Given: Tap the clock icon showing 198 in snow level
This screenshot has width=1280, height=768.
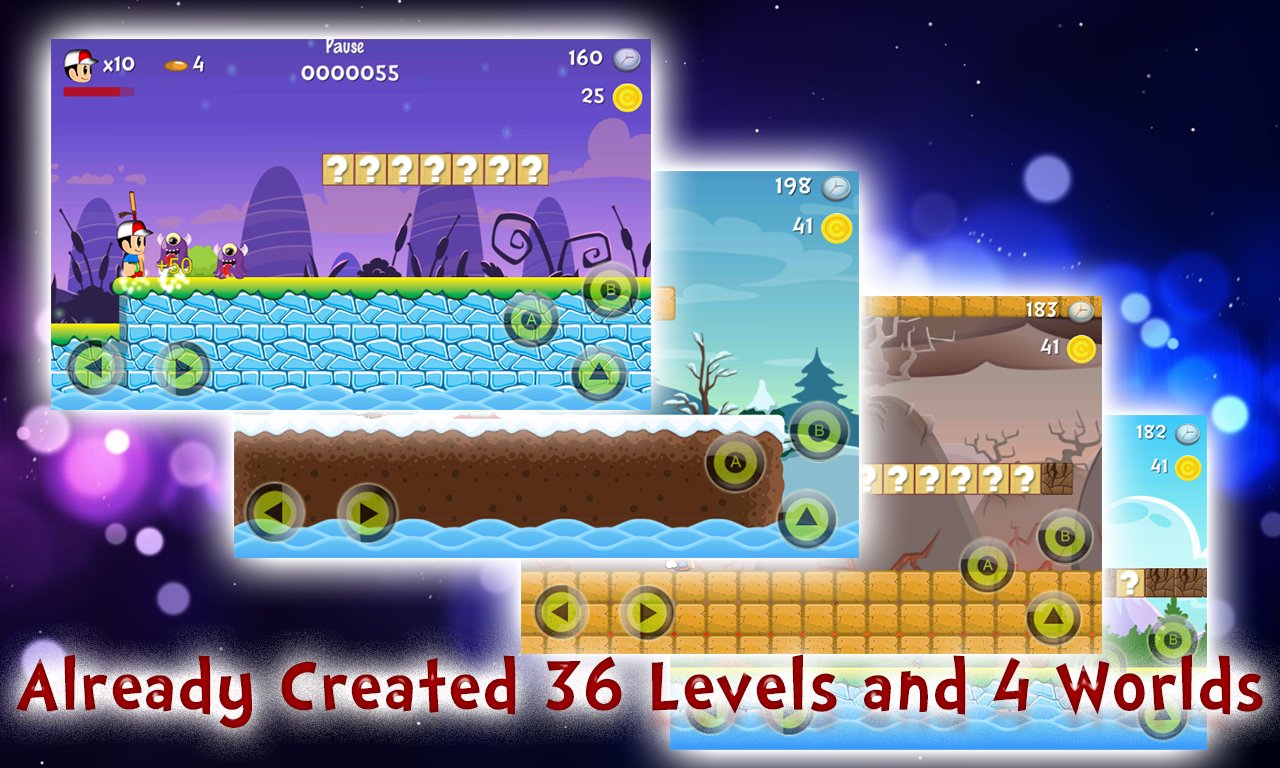Looking at the screenshot, I should coord(835,186).
